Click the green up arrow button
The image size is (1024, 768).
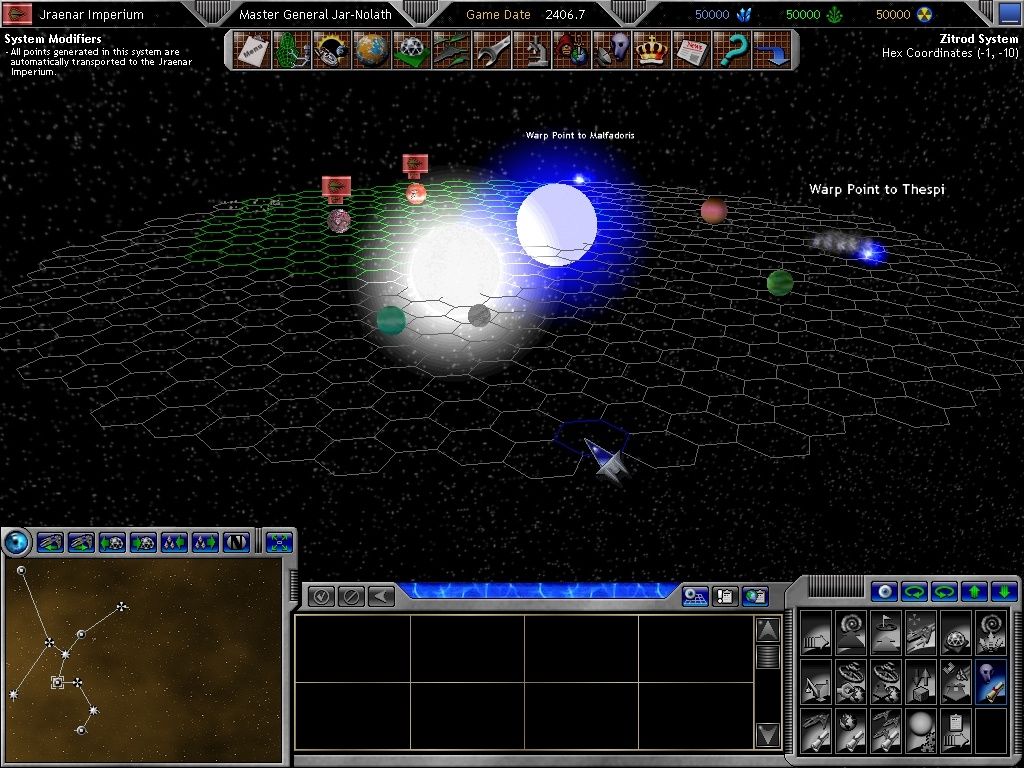pos(975,592)
